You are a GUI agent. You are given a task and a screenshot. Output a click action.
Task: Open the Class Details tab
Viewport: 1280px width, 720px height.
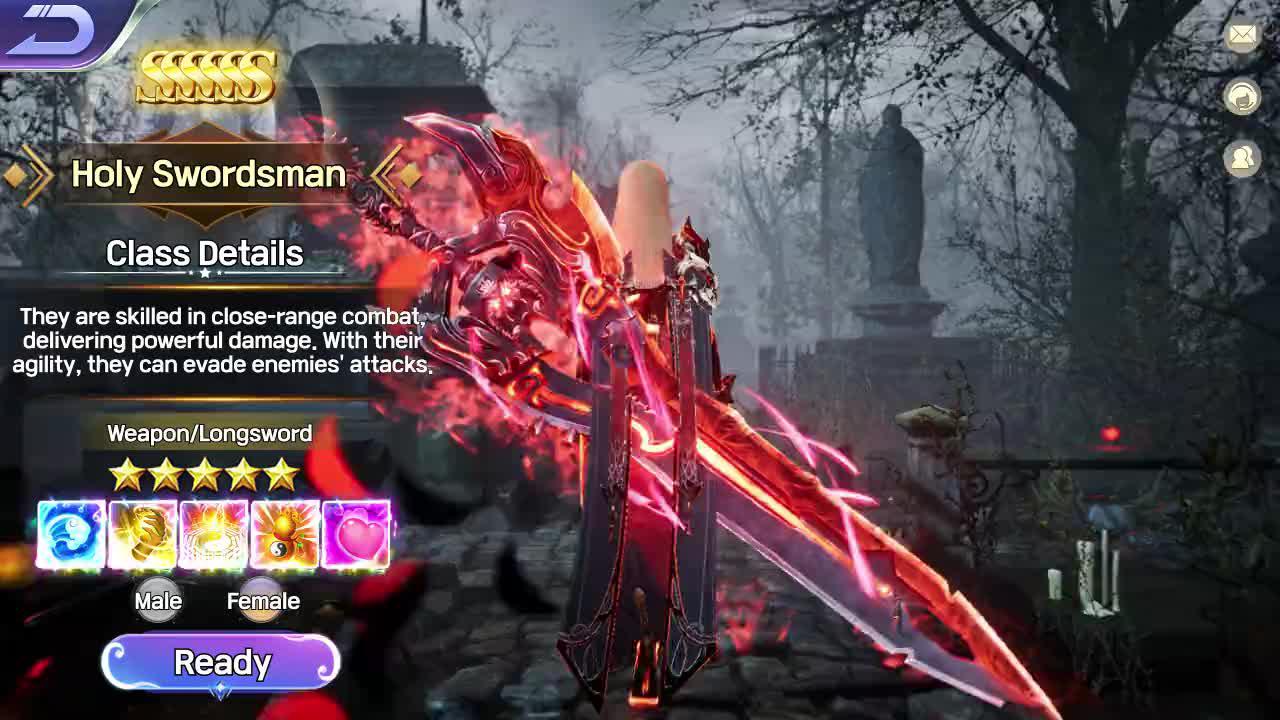pyautogui.click(x=204, y=252)
